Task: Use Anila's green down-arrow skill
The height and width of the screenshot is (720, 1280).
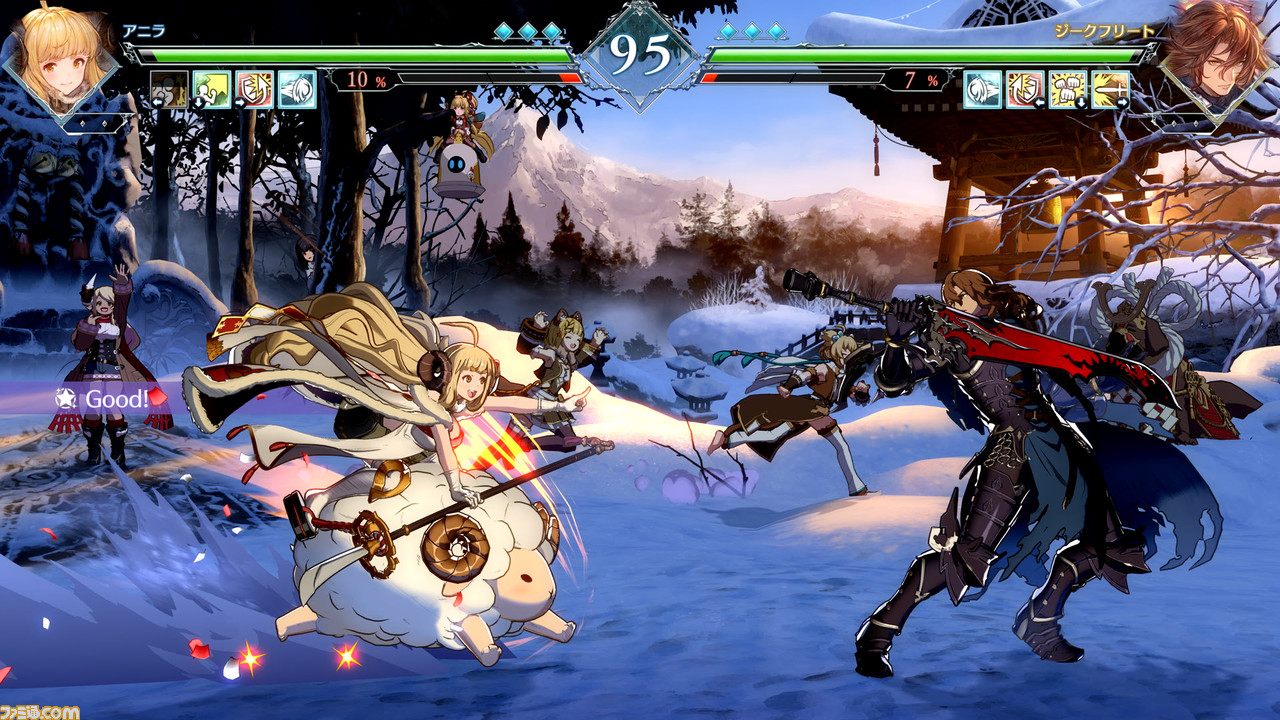Action: click(211, 90)
